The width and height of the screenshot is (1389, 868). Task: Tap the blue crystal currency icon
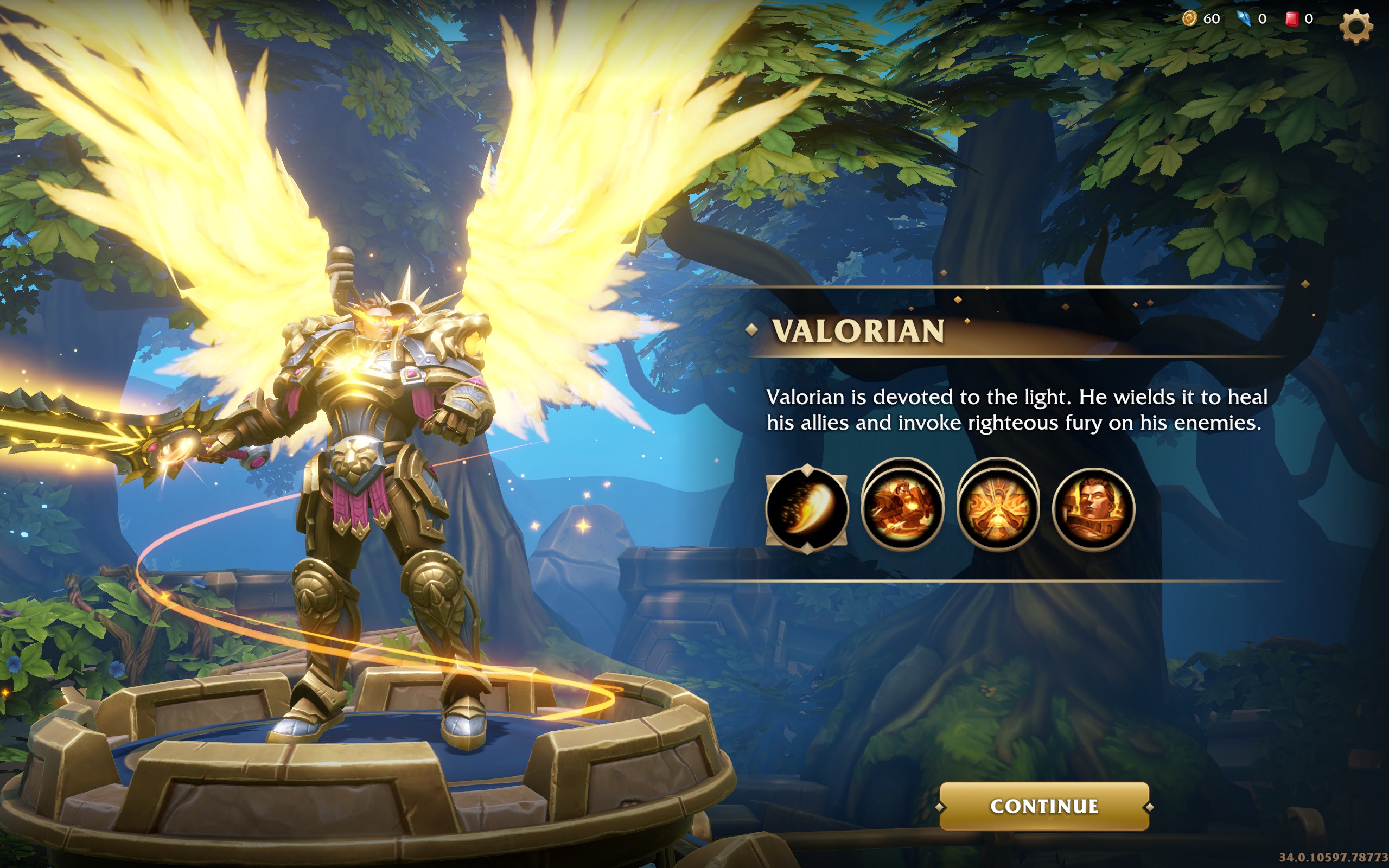[x=1244, y=19]
